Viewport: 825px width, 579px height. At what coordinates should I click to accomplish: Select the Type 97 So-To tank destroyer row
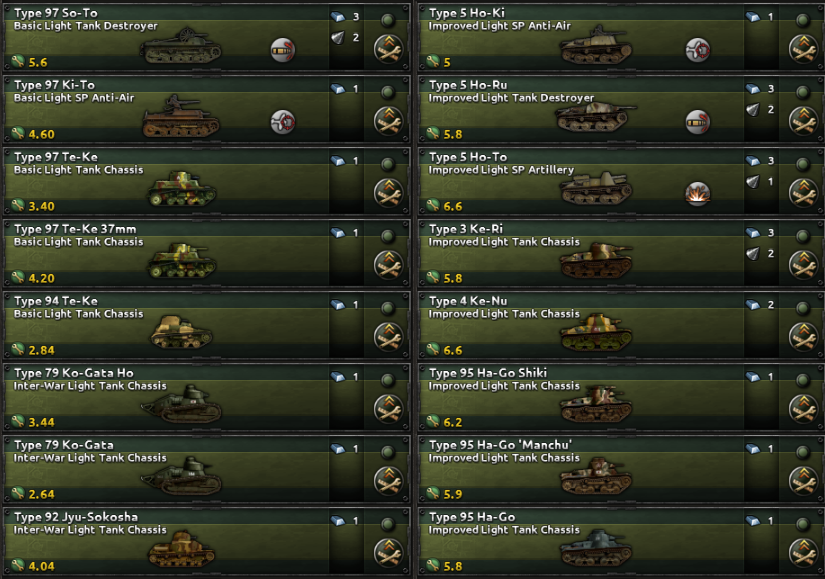[170, 38]
